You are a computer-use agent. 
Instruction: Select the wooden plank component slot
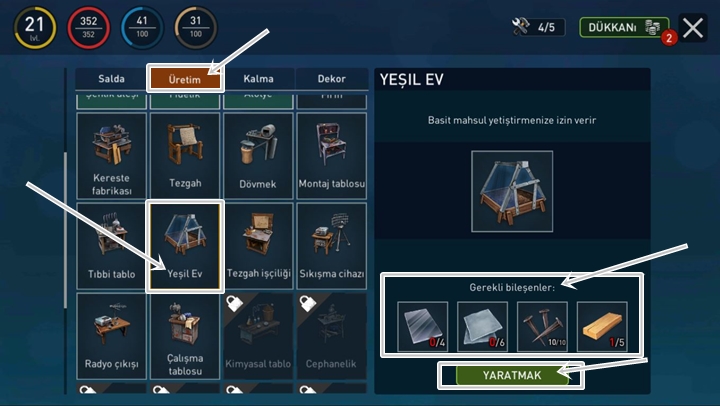pos(602,326)
